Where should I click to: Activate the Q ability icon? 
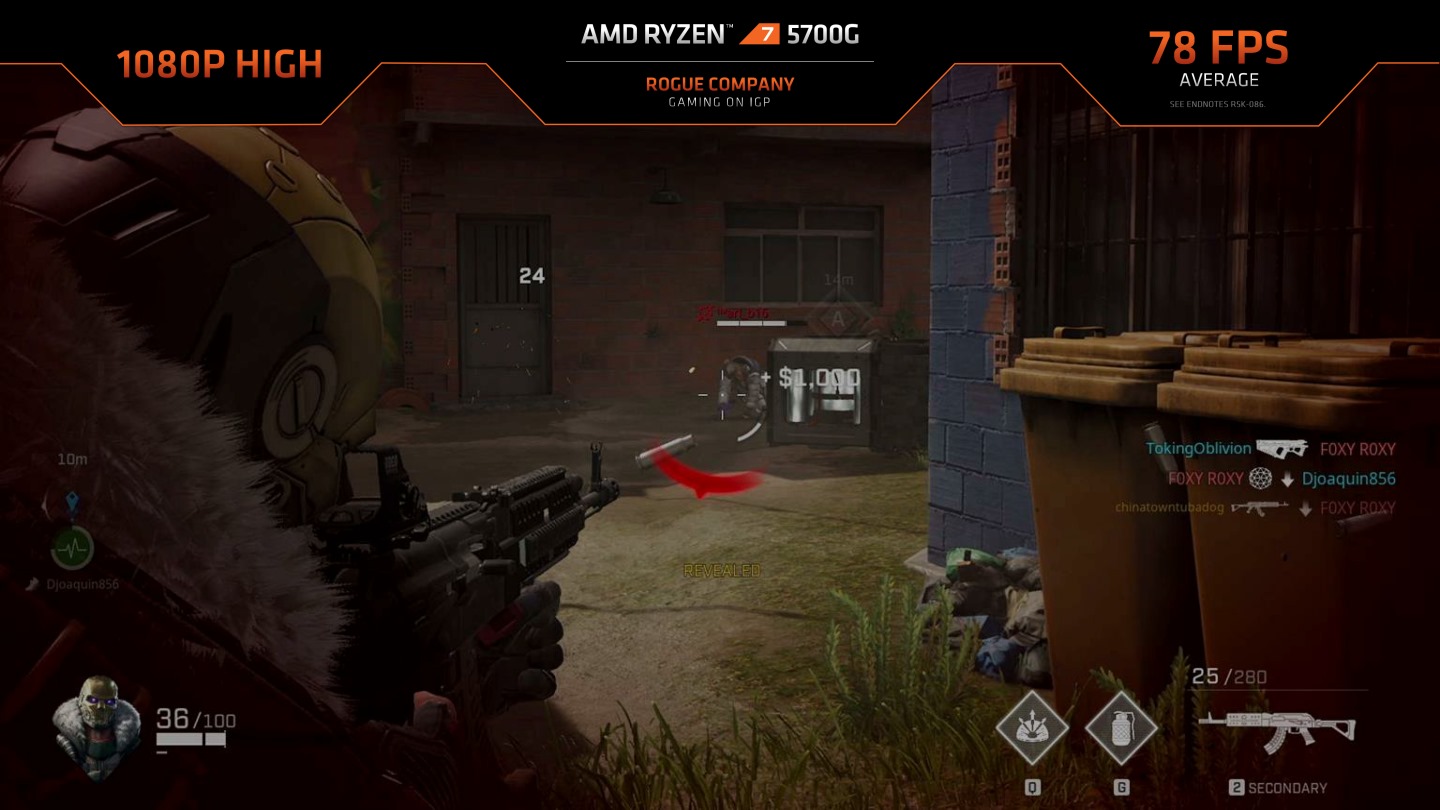click(1032, 728)
